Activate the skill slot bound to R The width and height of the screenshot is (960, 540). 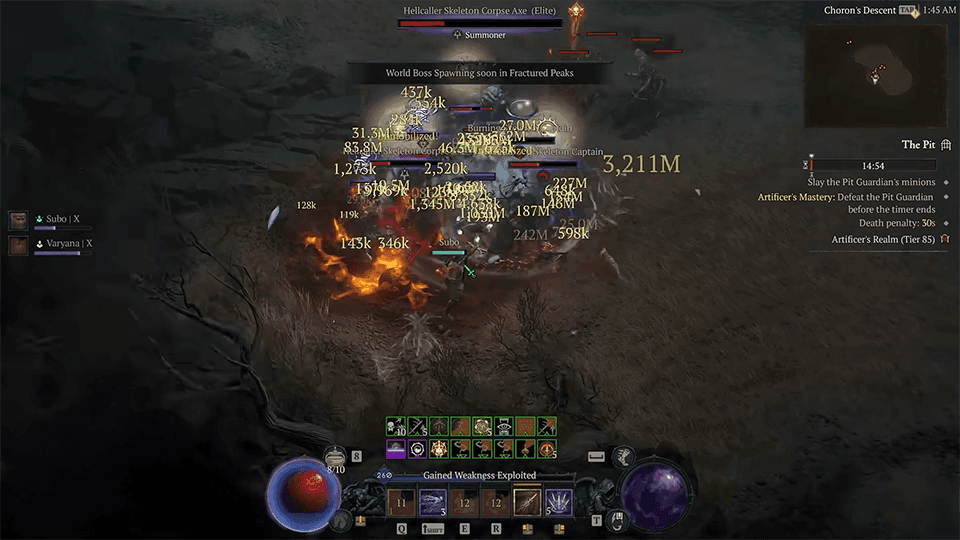tap(495, 502)
